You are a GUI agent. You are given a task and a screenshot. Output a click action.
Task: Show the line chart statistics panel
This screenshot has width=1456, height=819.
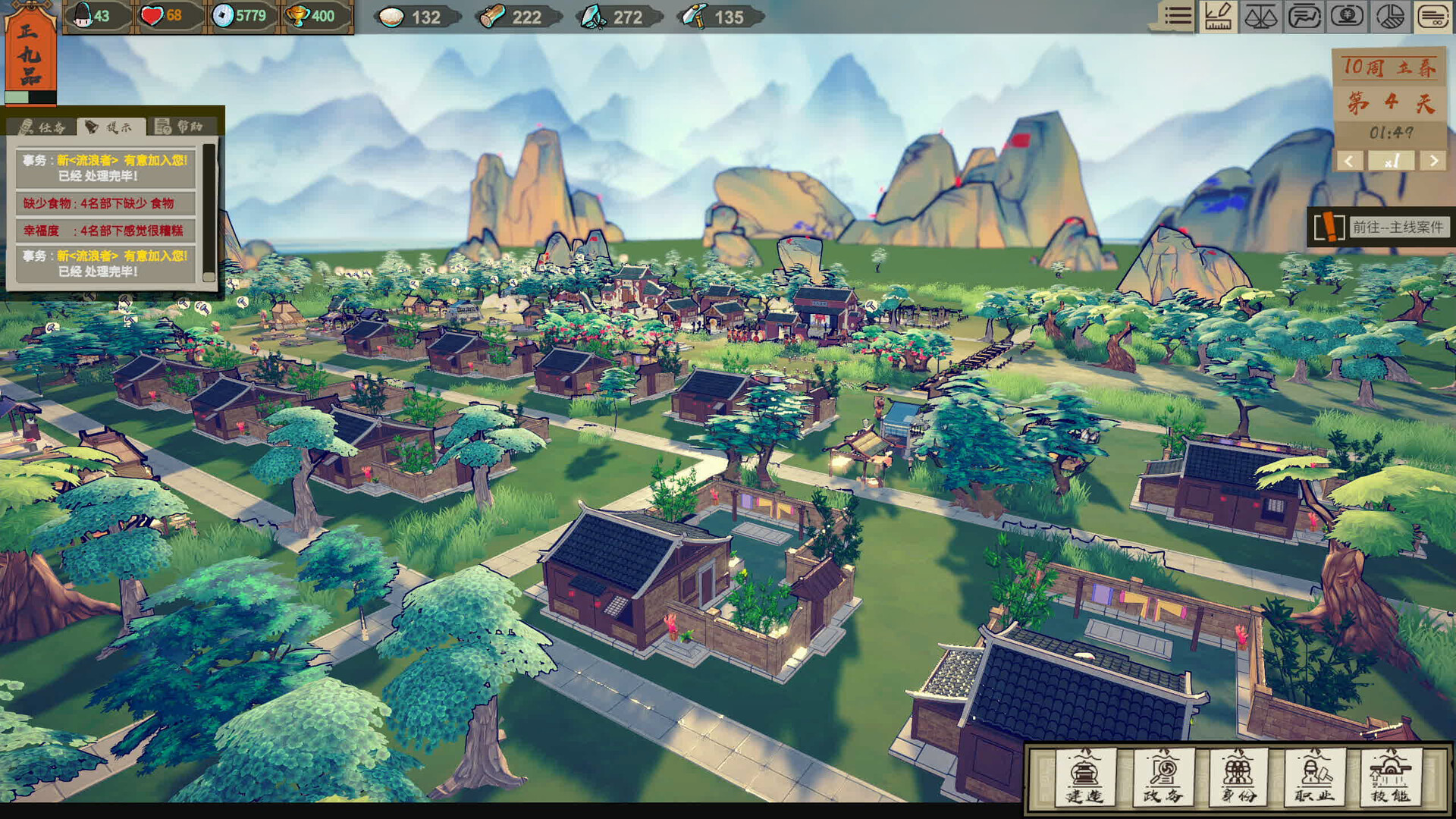coord(1304,16)
